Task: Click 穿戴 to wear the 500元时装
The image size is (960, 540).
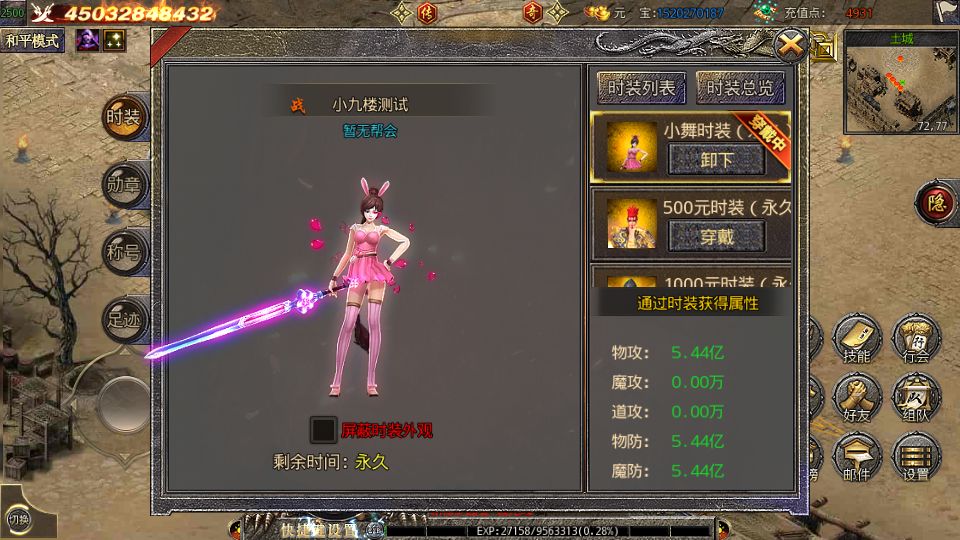Action: click(x=716, y=235)
